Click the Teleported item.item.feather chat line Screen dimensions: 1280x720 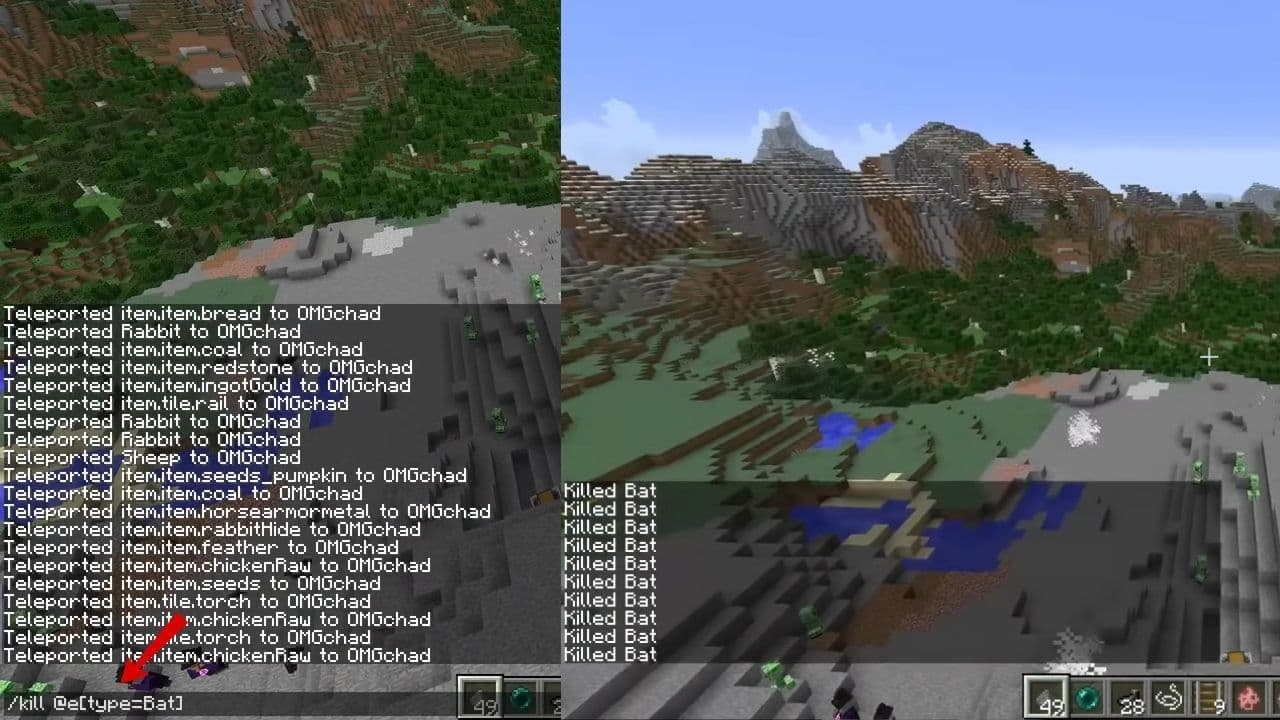(199, 547)
